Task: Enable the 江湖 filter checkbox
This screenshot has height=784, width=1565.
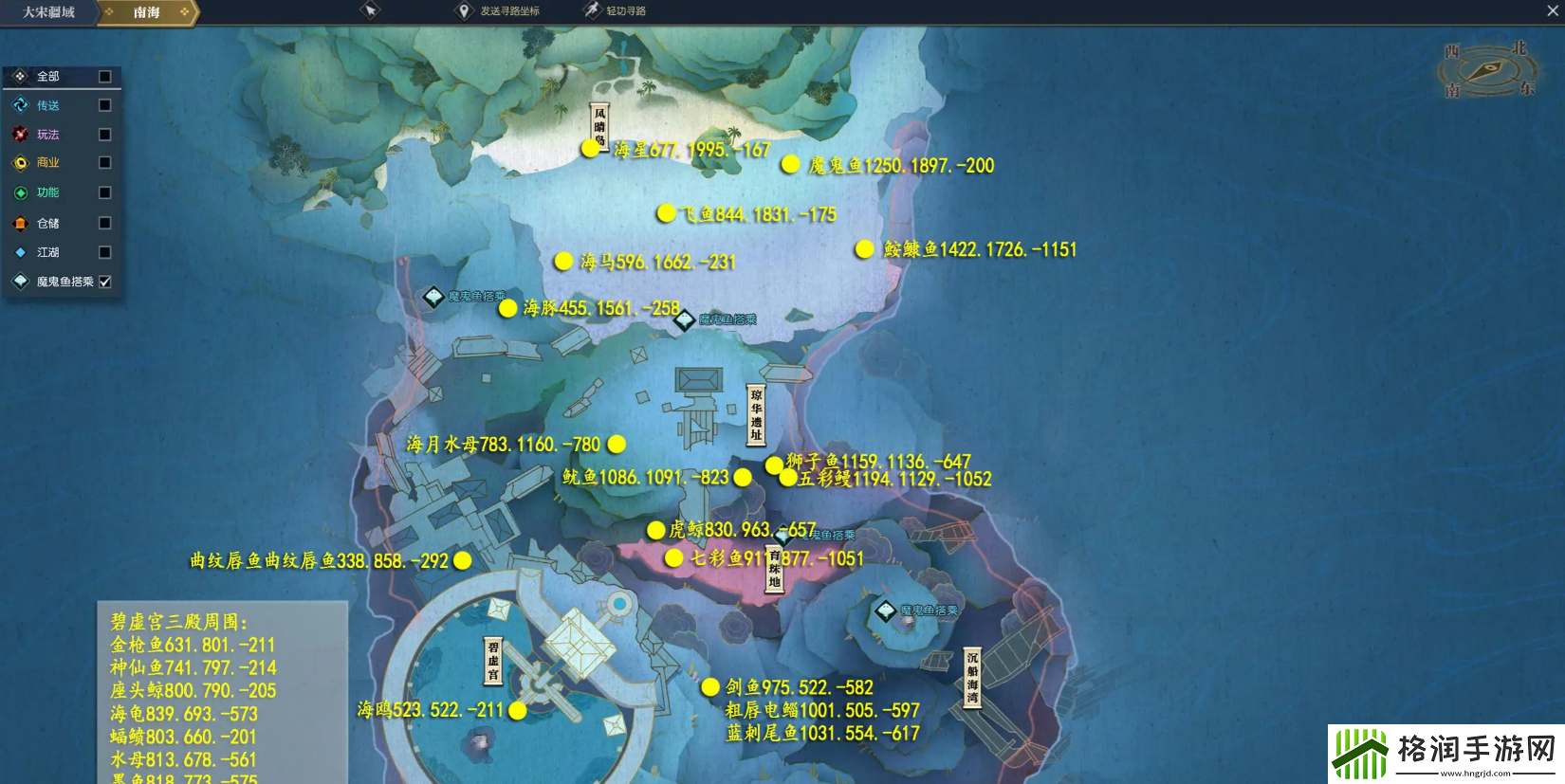Action: (105, 252)
